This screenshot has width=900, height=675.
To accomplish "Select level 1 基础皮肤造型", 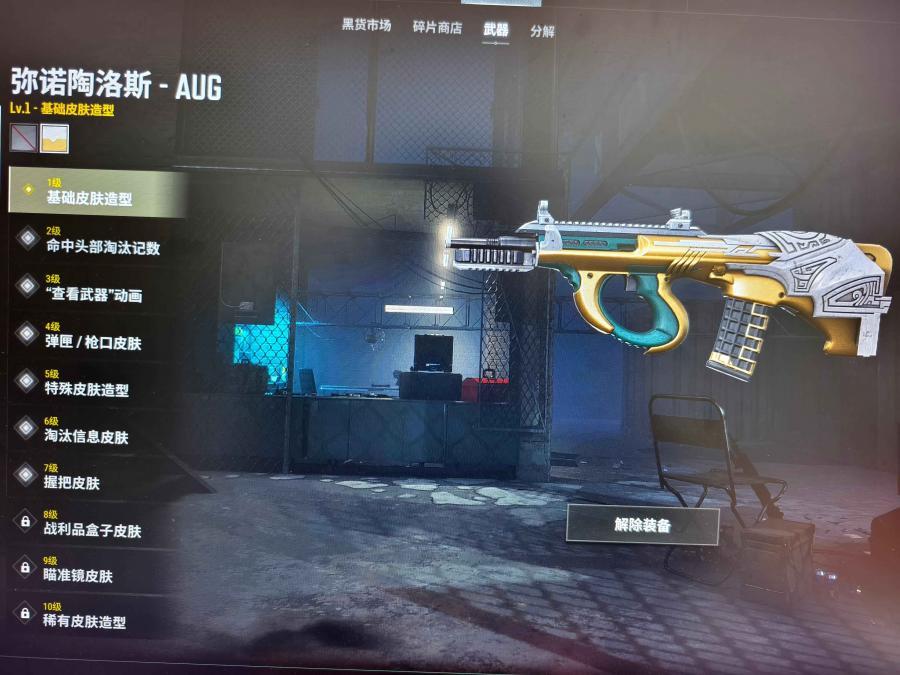I will [x=97, y=193].
